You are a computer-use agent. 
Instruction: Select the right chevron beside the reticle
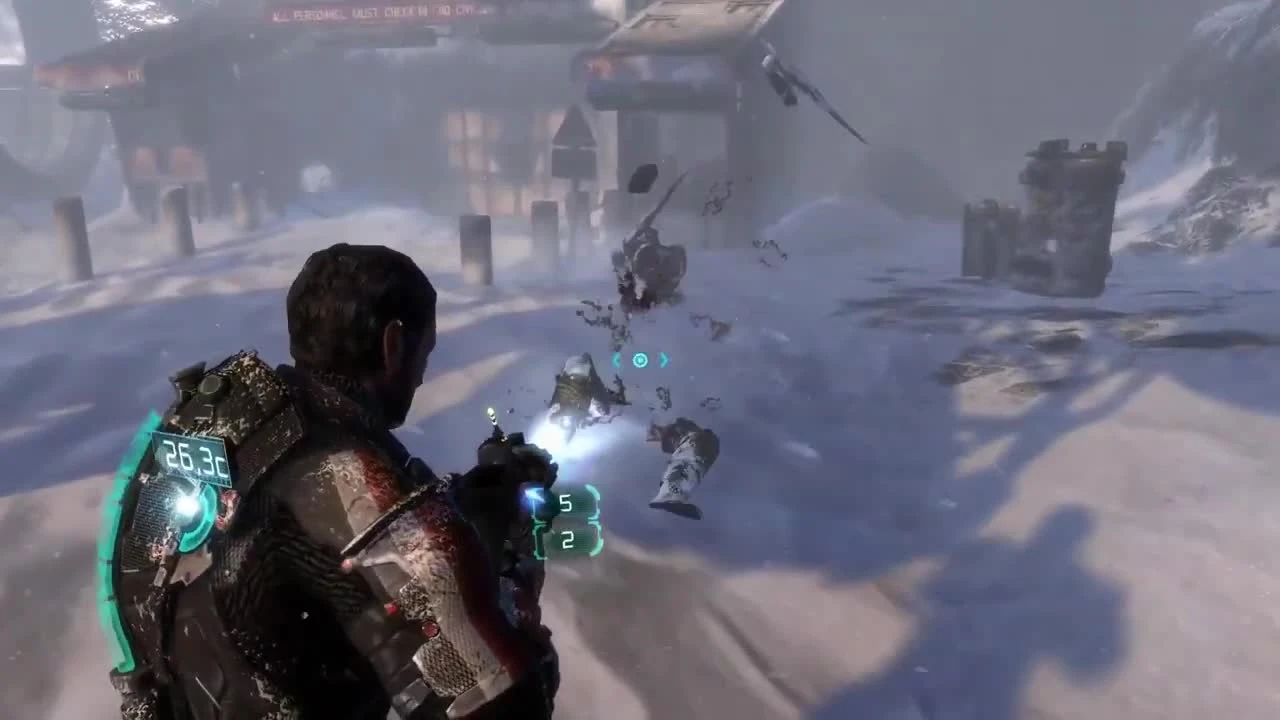(662, 360)
